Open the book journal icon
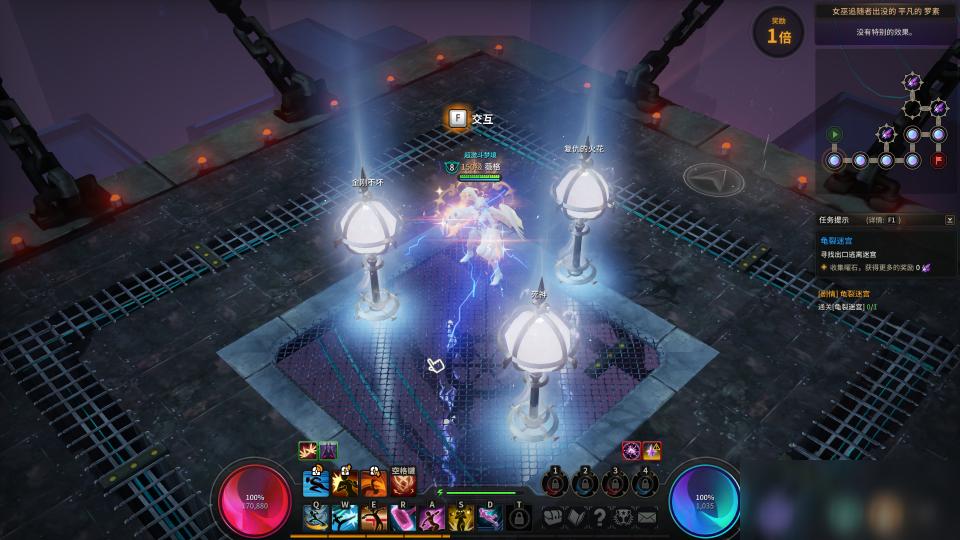The image size is (960, 540). tap(577, 517)
